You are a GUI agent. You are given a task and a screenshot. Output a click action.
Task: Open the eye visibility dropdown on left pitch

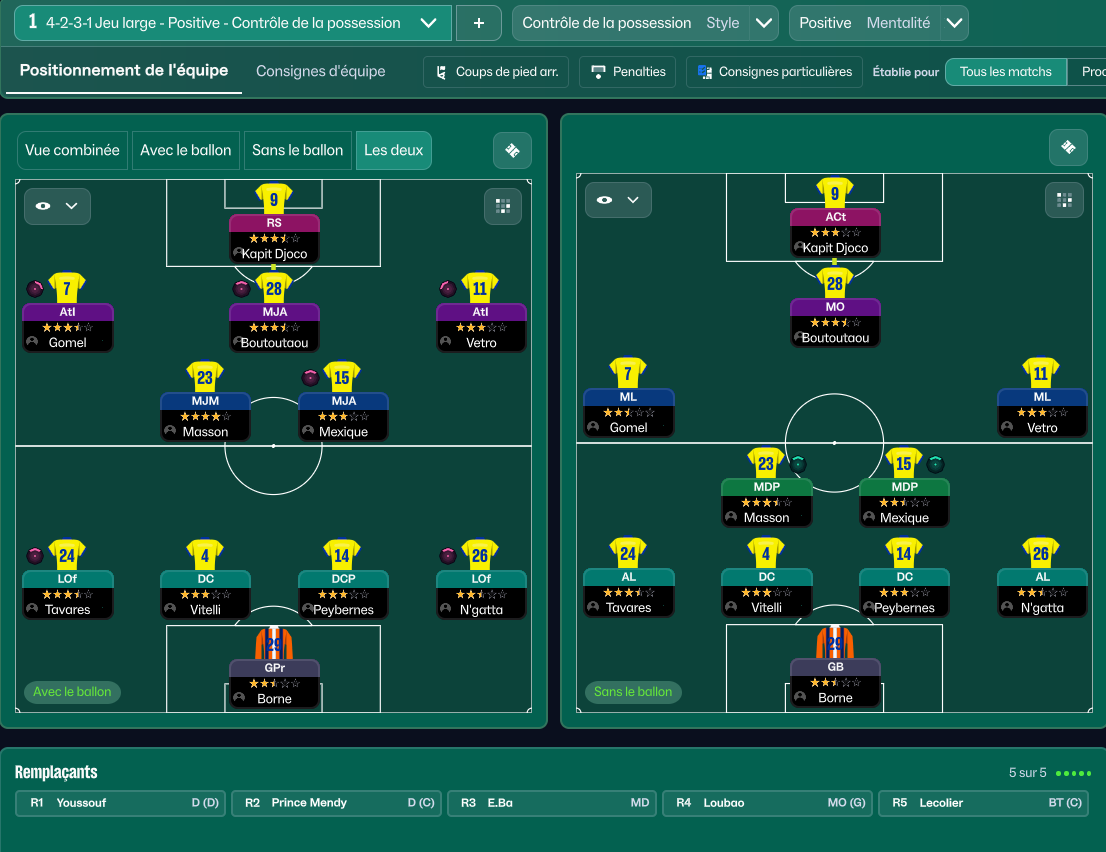tap(57, 206)
